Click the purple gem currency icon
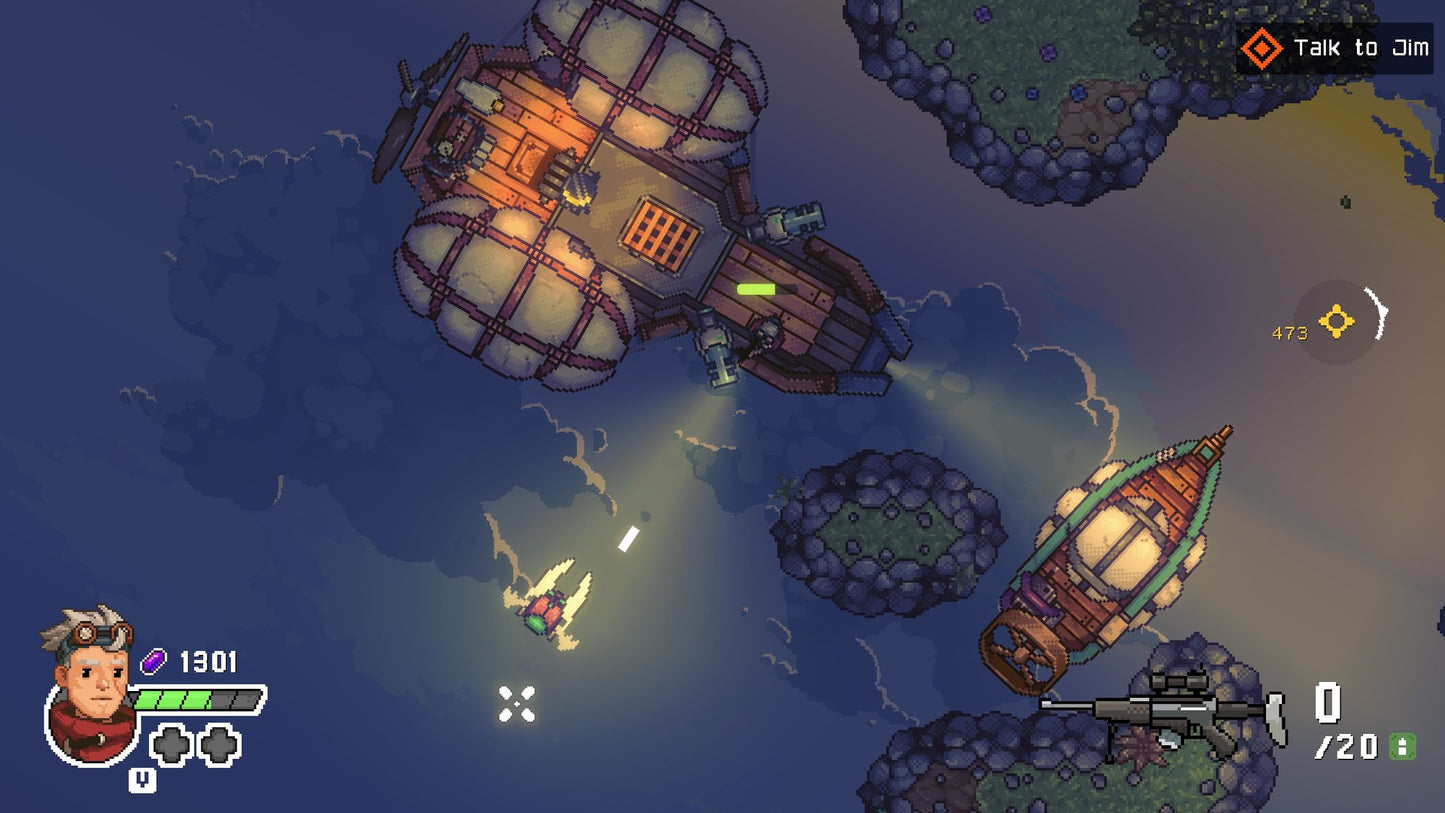Screen dimensions: 1445x813 154,661
